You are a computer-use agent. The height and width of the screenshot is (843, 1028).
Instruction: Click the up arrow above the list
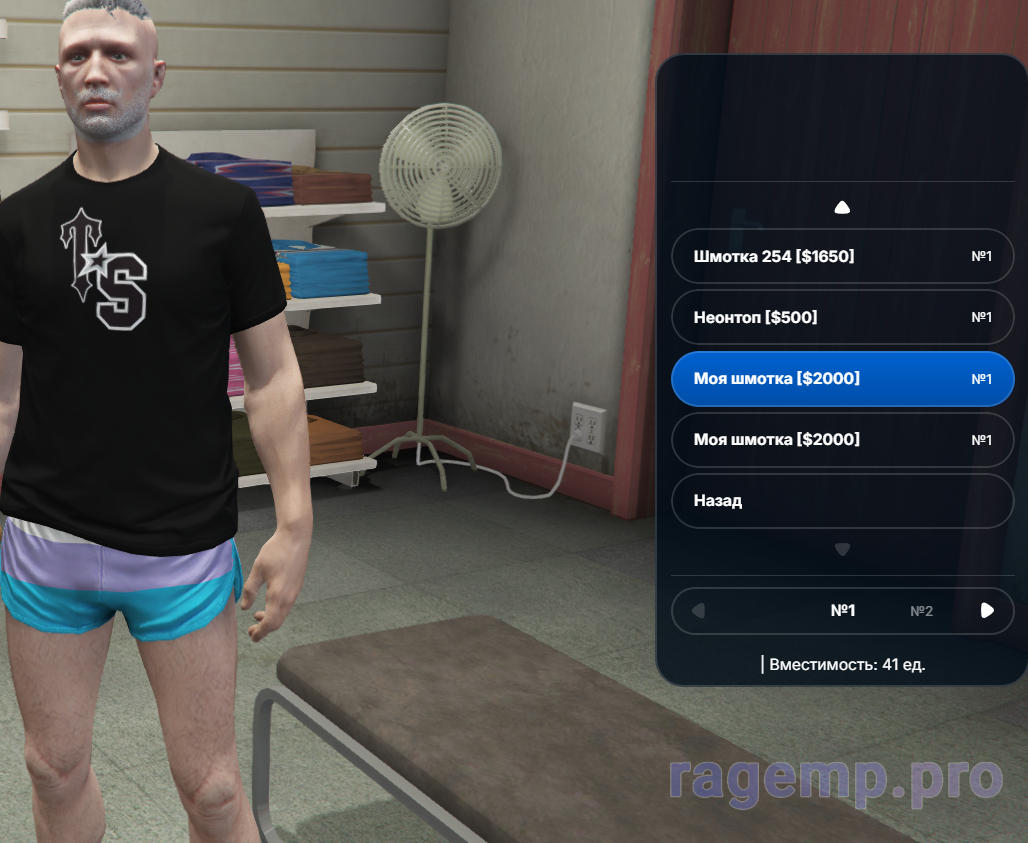pos(842,208)
